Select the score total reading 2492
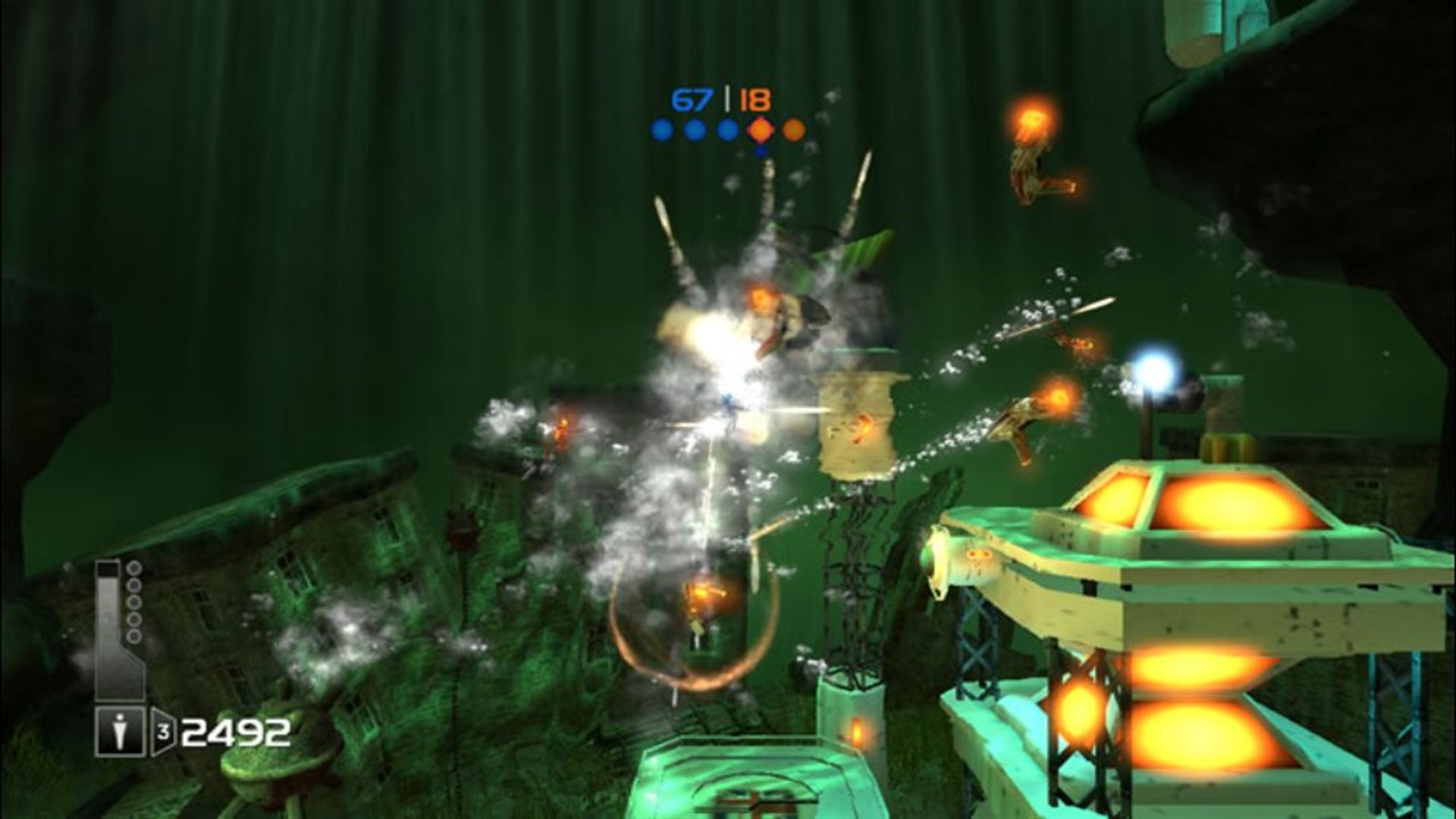Screen dimensions: 1456x819 coord(236,733)
